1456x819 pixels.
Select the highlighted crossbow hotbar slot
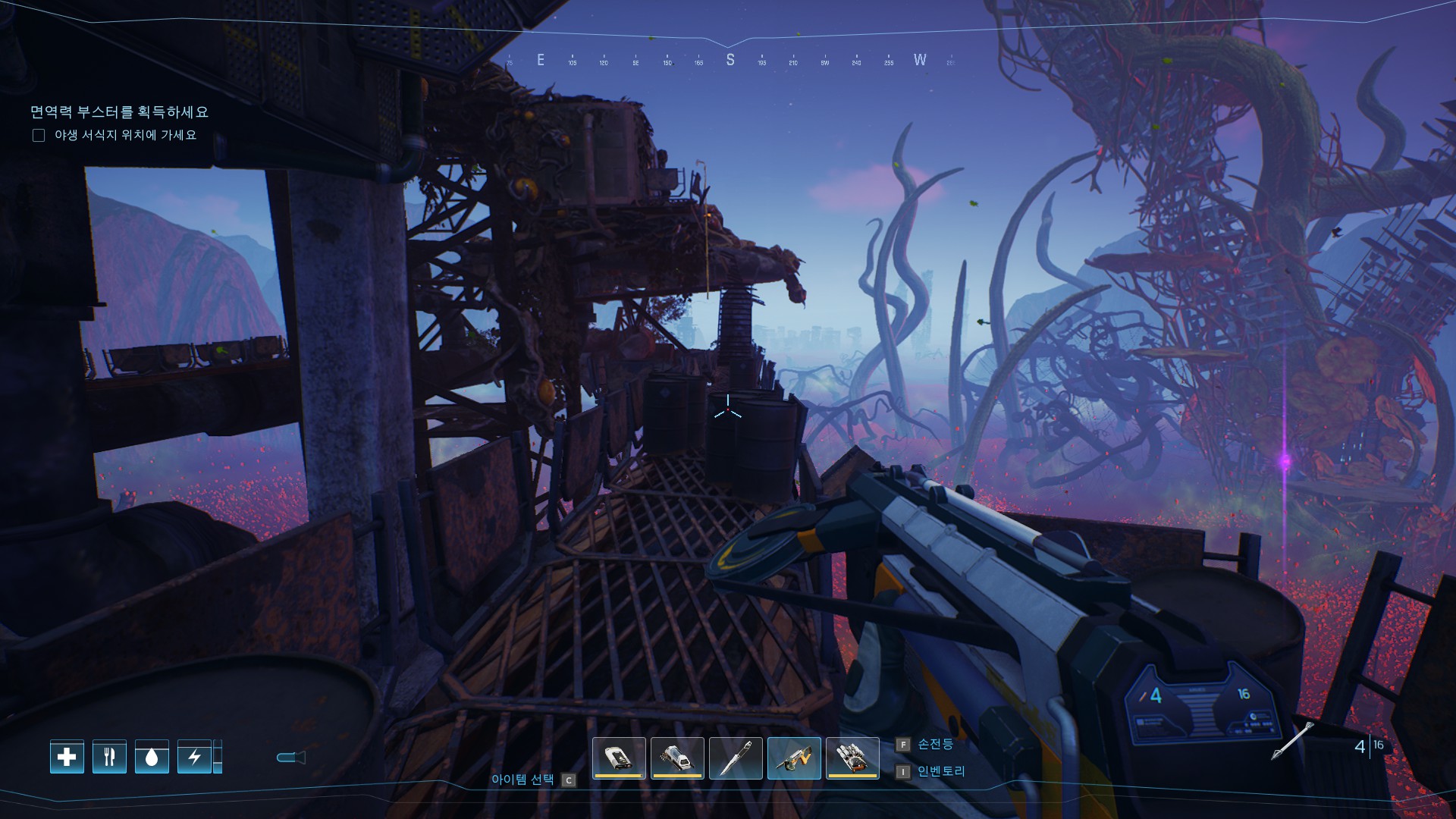[794, 758]
